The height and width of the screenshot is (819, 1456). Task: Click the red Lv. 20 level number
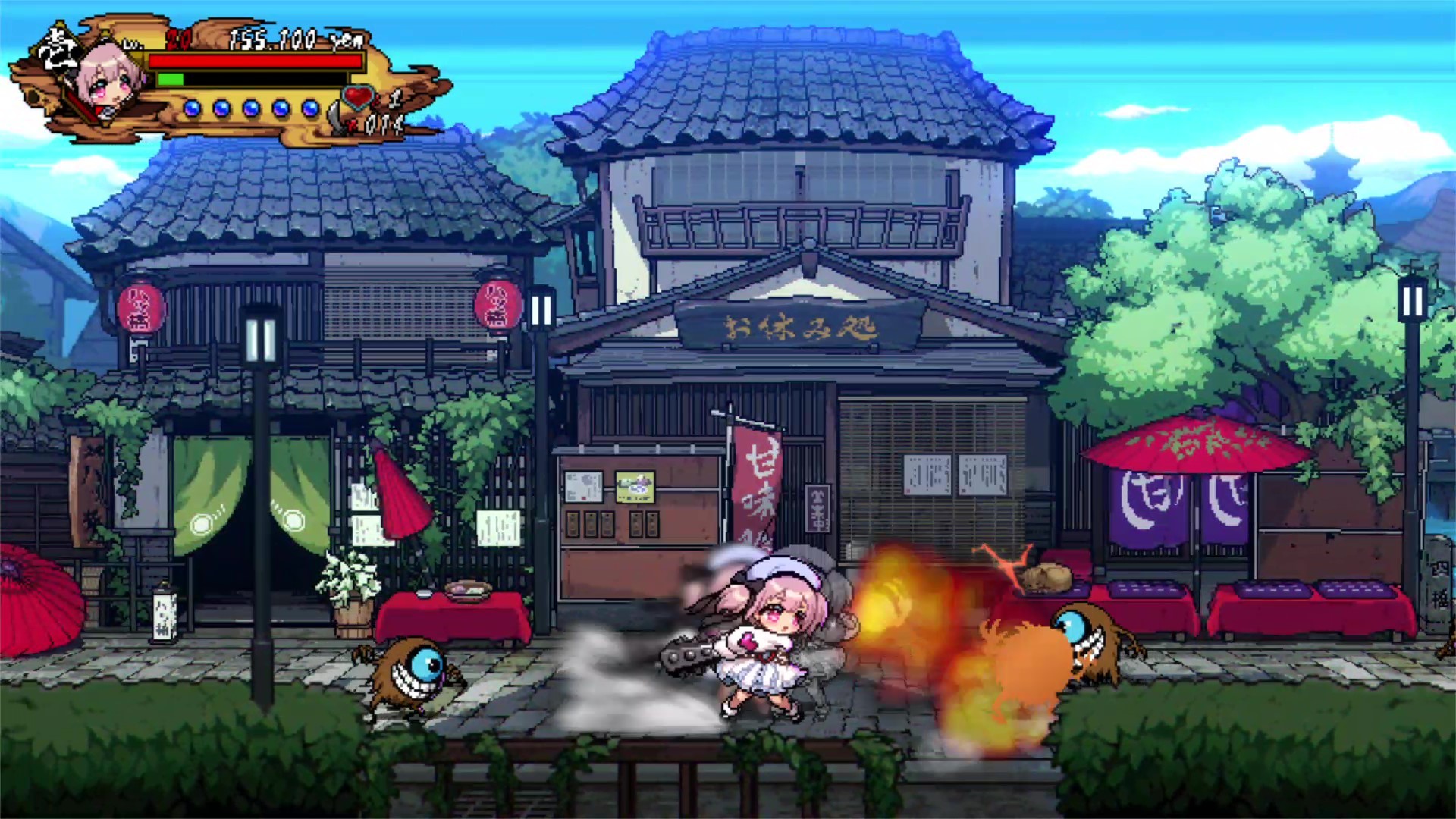point(178,39)
